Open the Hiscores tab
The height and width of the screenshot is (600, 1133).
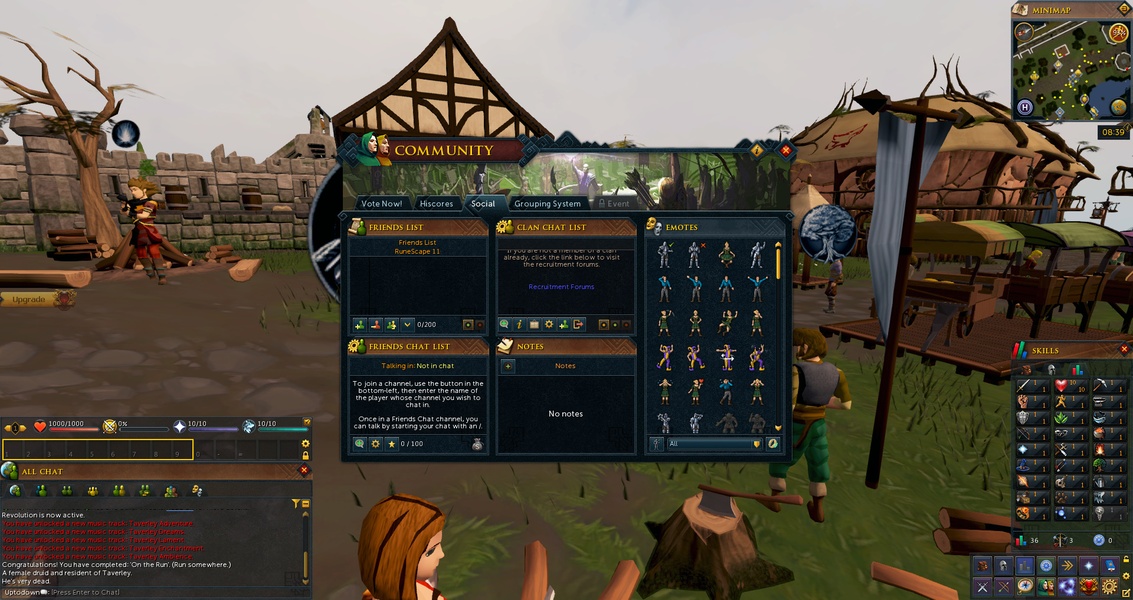click(436, 203)
